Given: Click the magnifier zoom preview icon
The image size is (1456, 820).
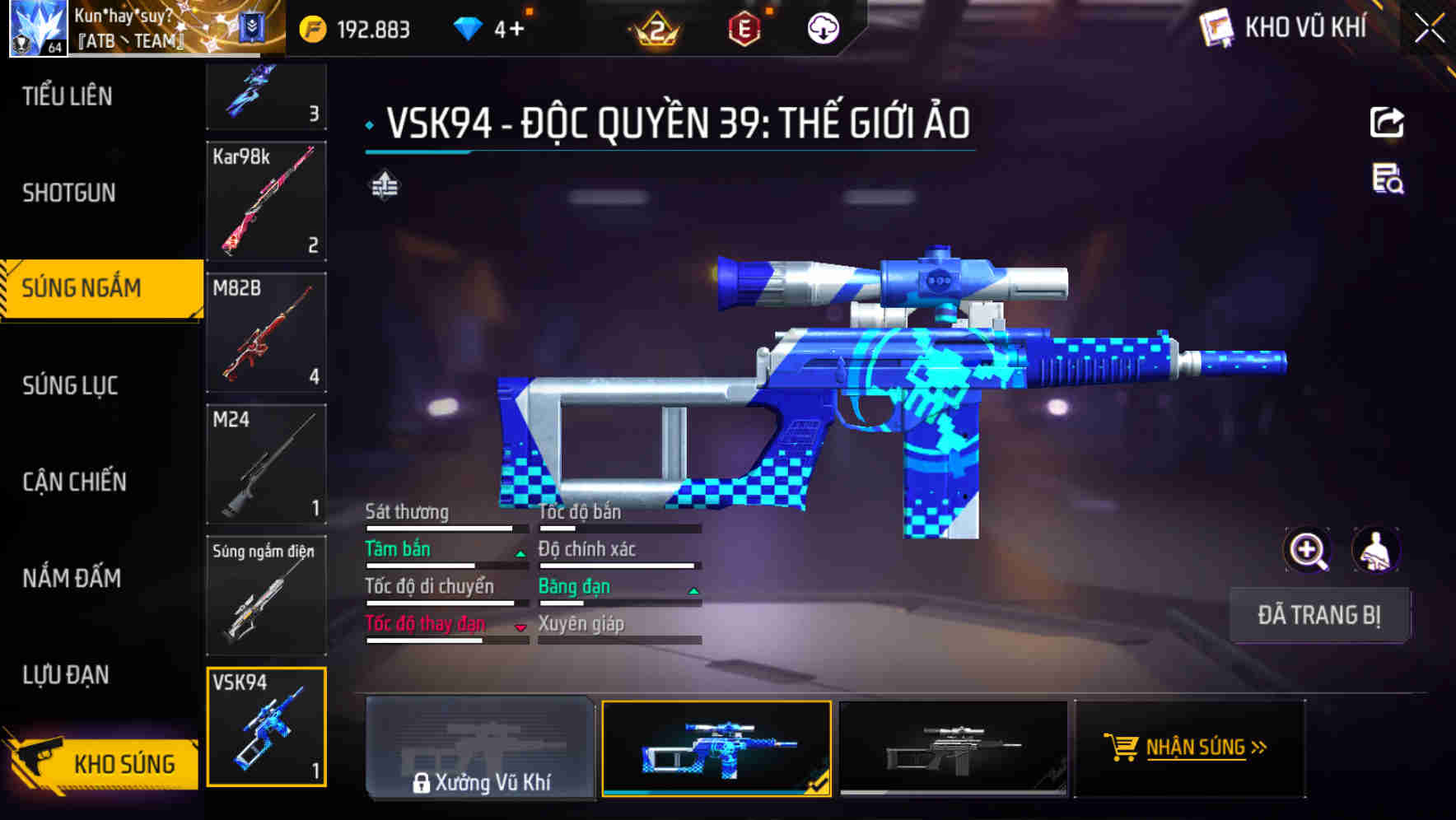Looking at the screenshot, I should point(1306,550).
